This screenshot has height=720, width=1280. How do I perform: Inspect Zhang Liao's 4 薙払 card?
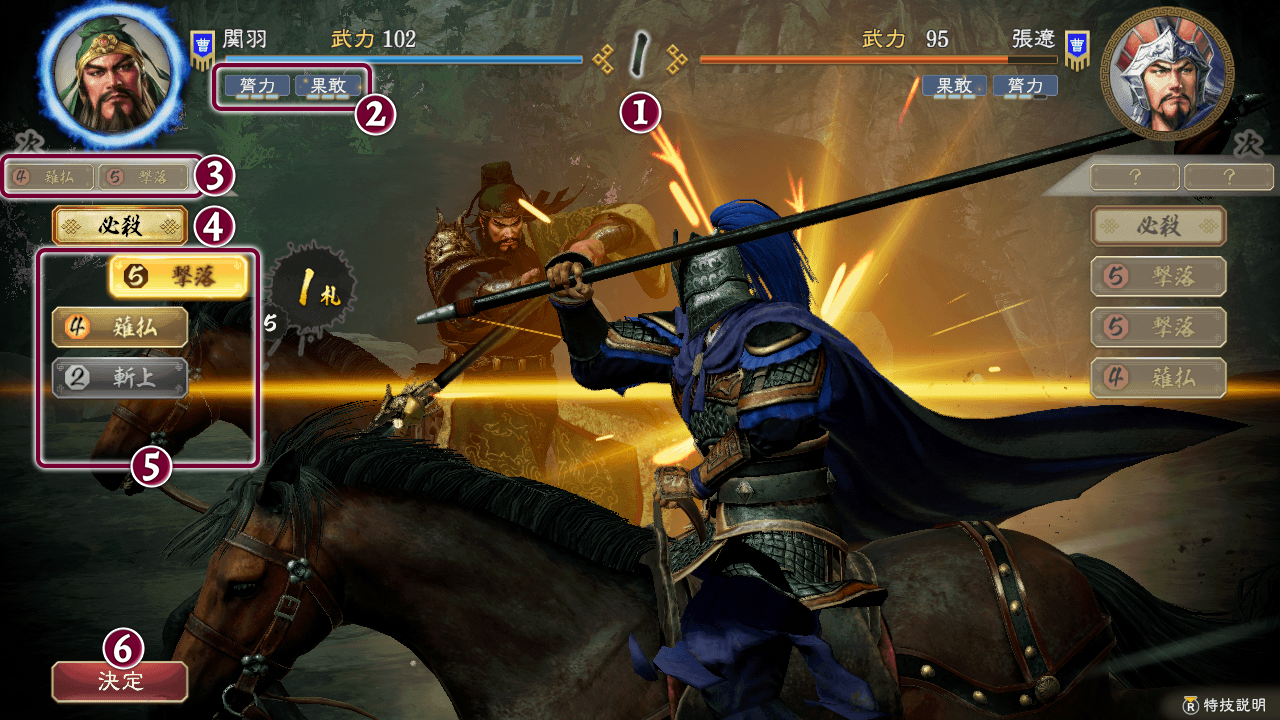(x=1158, y=378)
